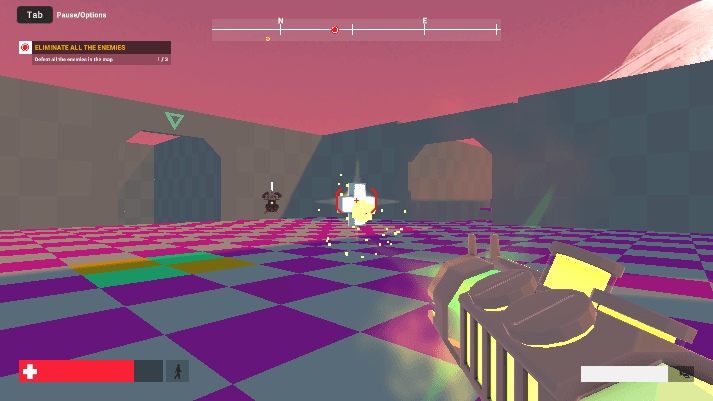Image resolution: width=713 pixels, height=401 pixels.
Task: Click the standing figure stance icon
Action: click(x=177, y=371)
